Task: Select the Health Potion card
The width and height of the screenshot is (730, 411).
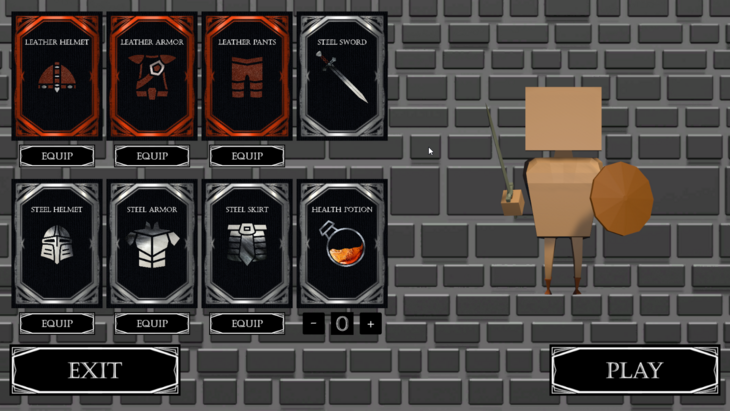Action: [x=342, y=243]
